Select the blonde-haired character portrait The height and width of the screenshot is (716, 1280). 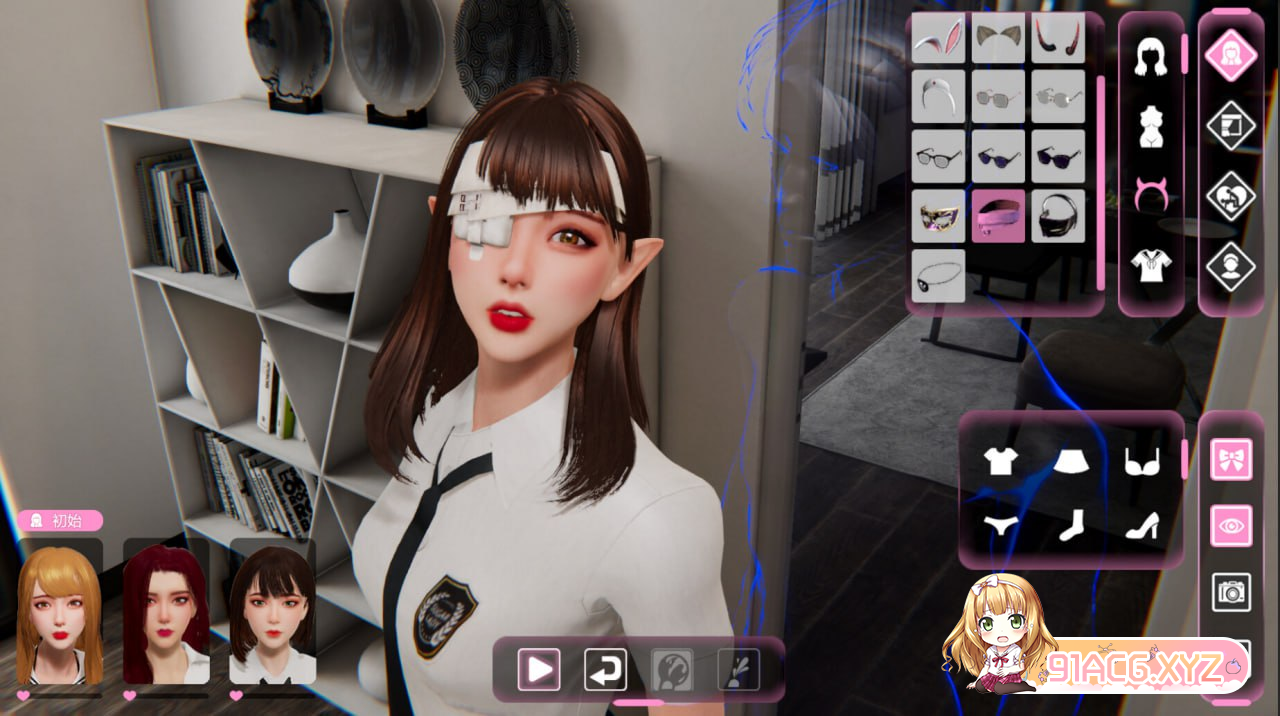(x=60, y=613)
